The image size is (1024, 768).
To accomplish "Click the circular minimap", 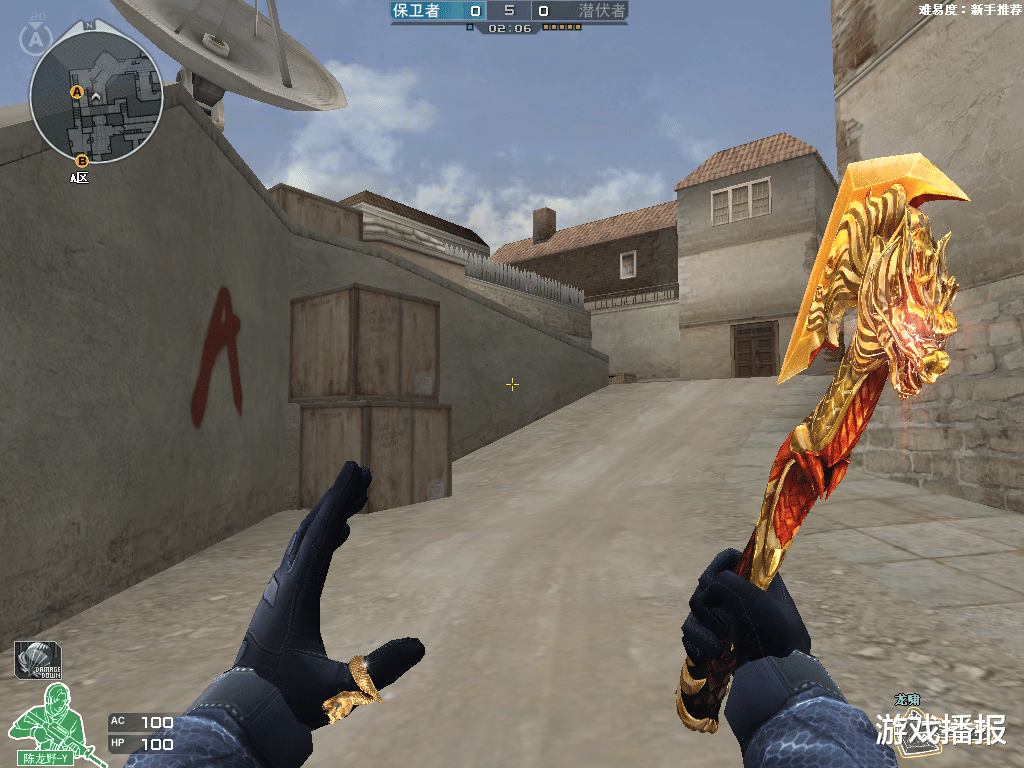I will (x=96, y=98).
